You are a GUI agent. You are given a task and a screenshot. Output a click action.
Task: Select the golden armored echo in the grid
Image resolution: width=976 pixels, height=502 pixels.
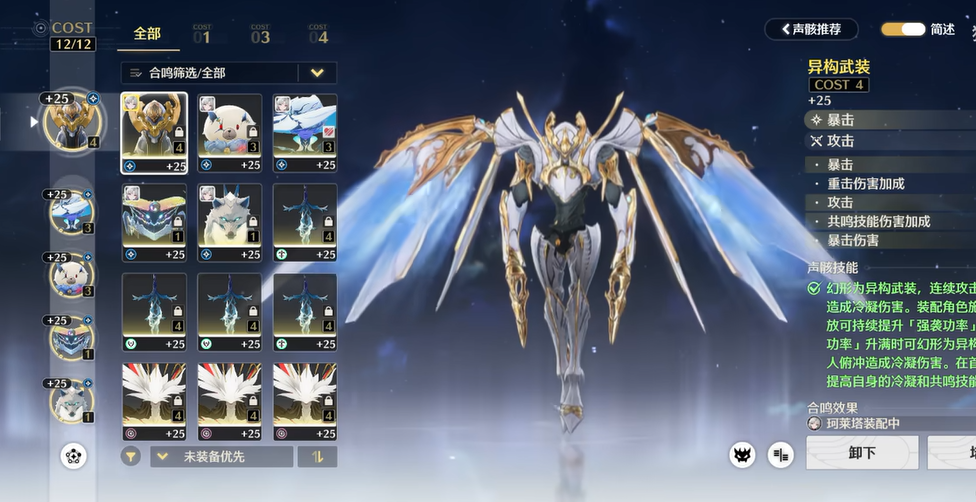pyautogui.click(x=154, y=134)
